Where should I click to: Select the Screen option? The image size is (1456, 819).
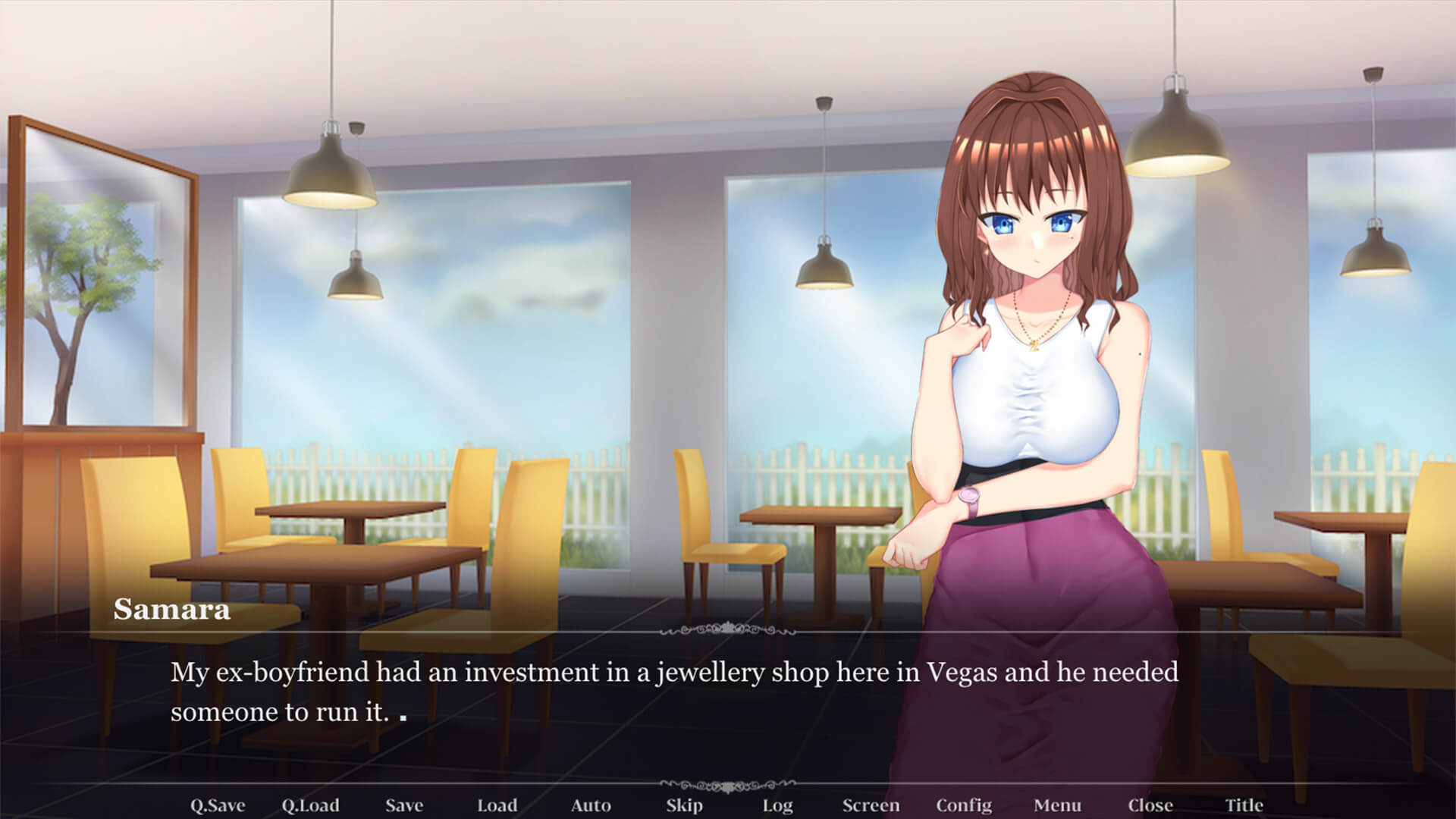click(x=871, y=805)
